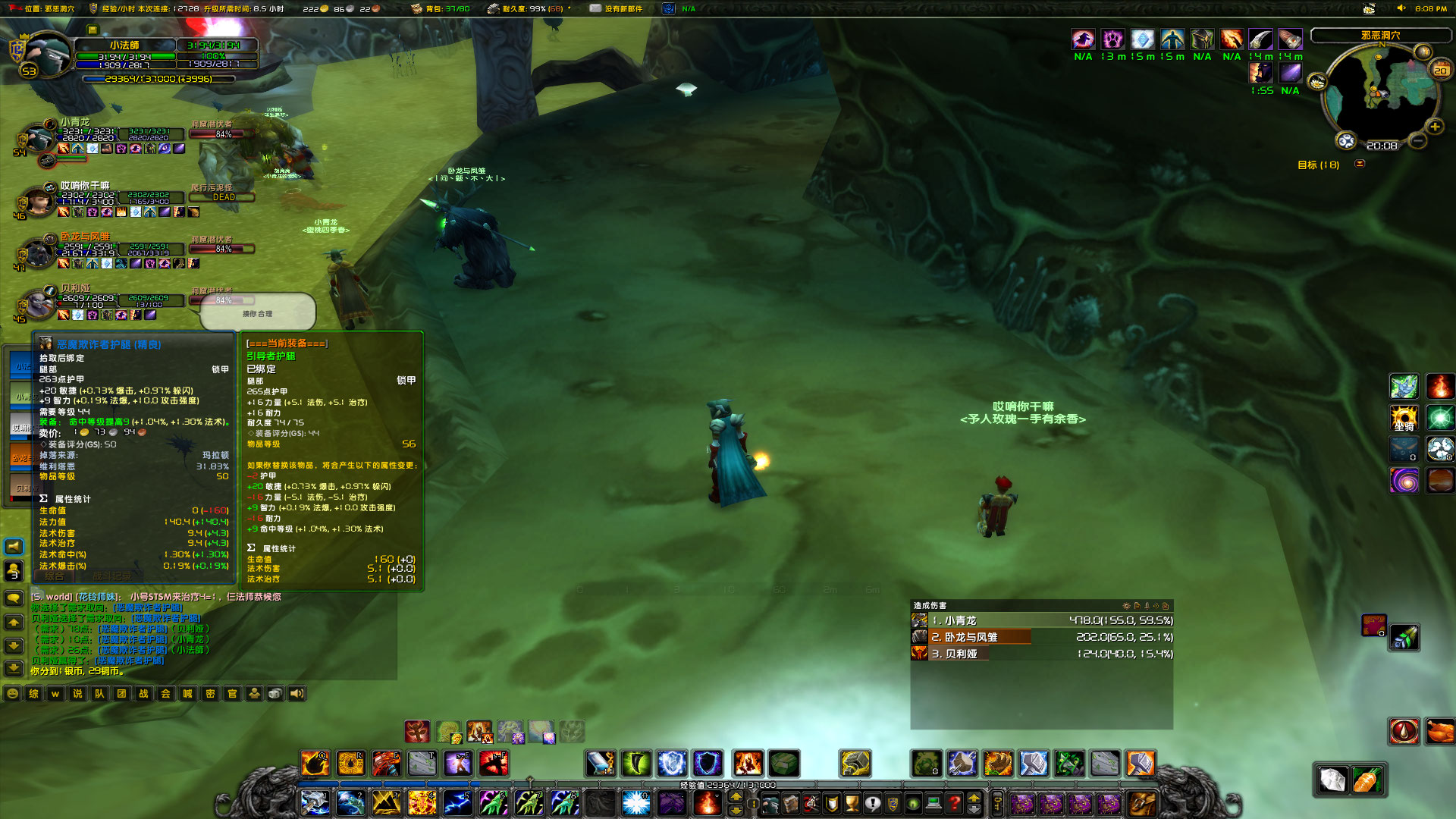Open the smiley emote icon in the chat bar

pyautogui.click(x=12, y=694)
